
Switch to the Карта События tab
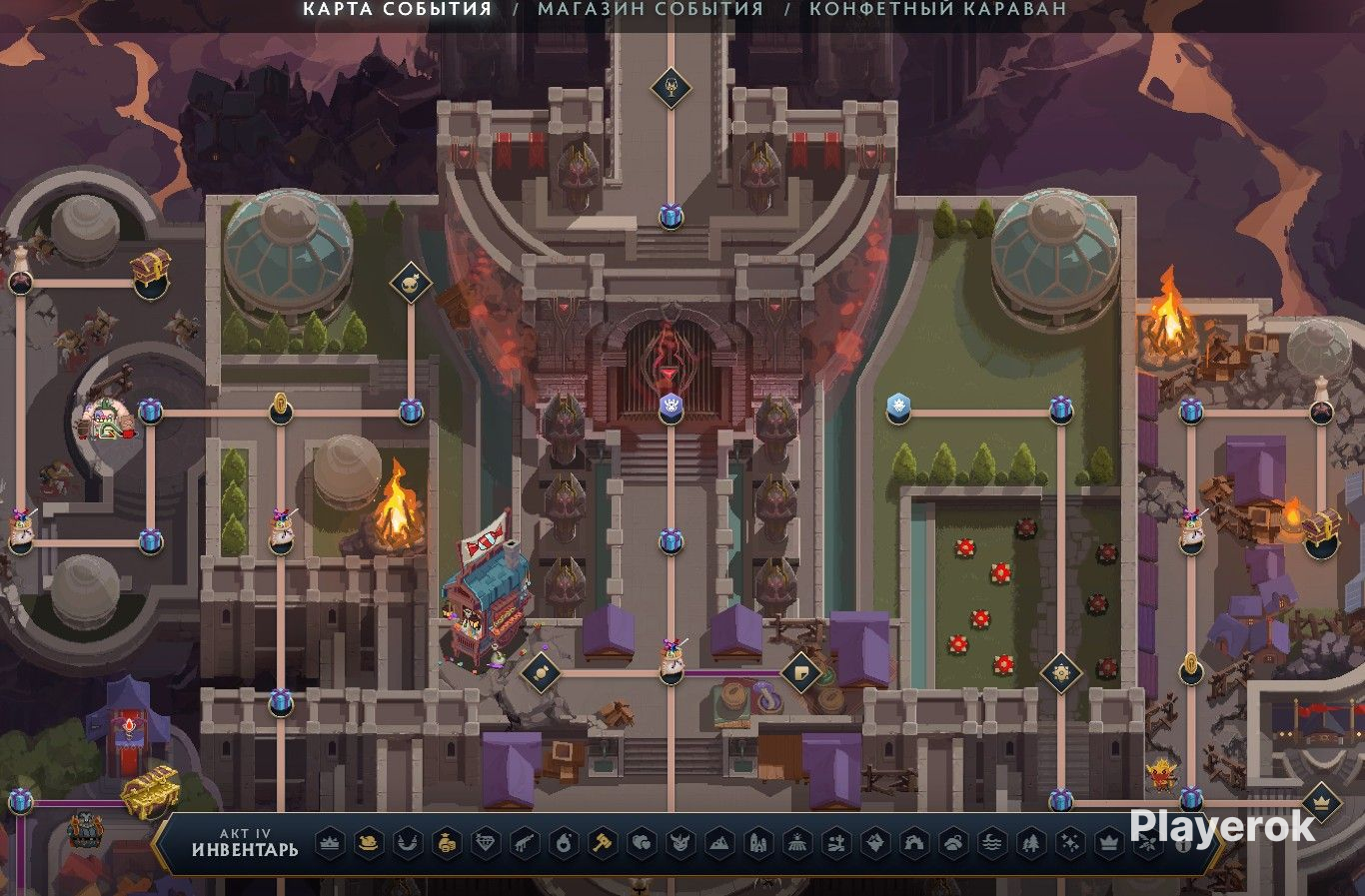(x=397, y=9)
